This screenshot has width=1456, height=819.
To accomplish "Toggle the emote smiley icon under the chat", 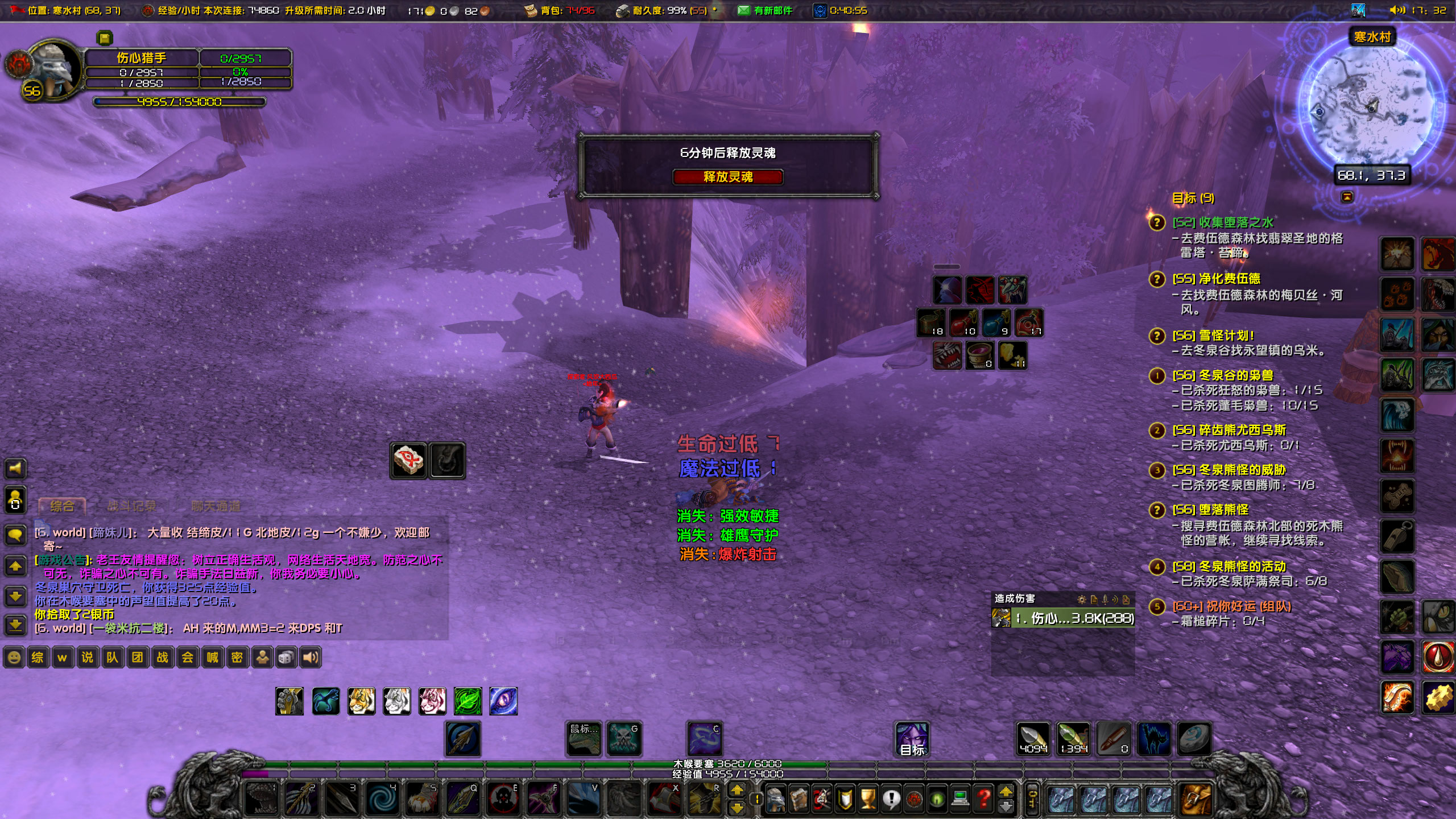I will tap(13, 657).
